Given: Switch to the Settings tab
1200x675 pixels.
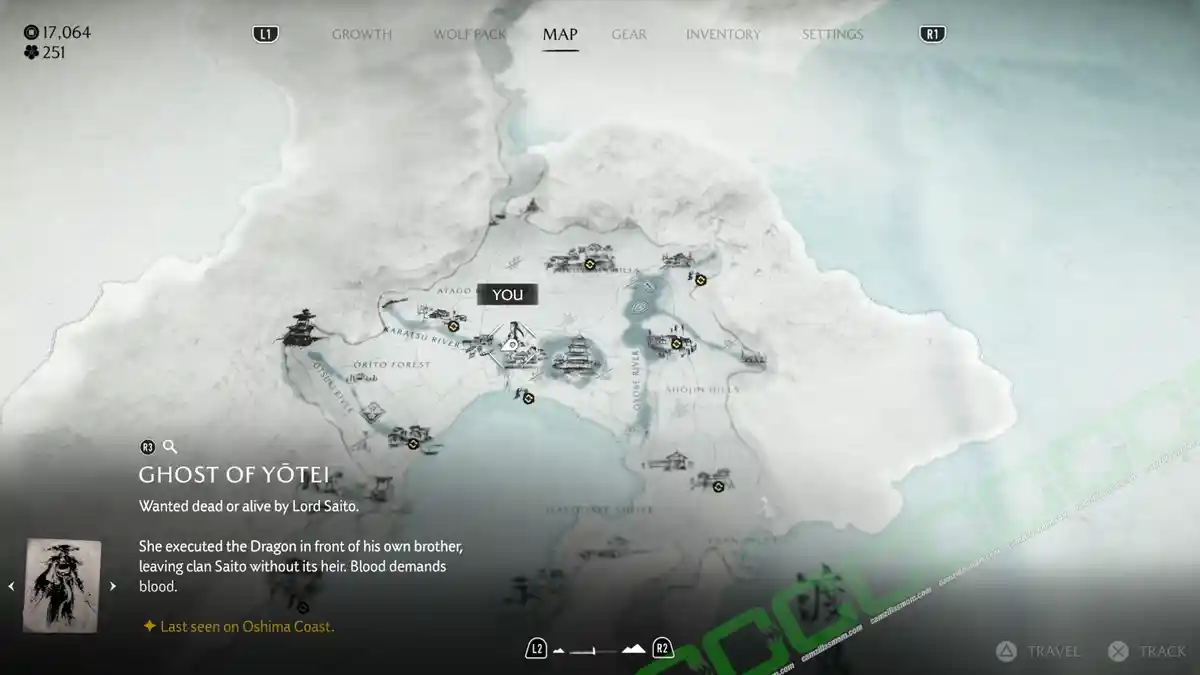Looking at the screenshot, I should coord(832,34).
